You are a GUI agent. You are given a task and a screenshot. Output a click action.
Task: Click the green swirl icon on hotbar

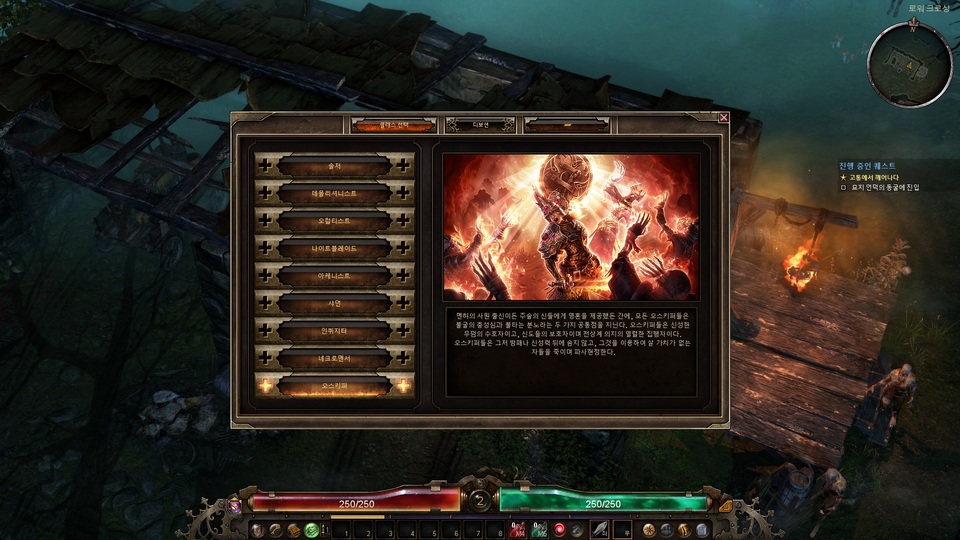point(311,529)
